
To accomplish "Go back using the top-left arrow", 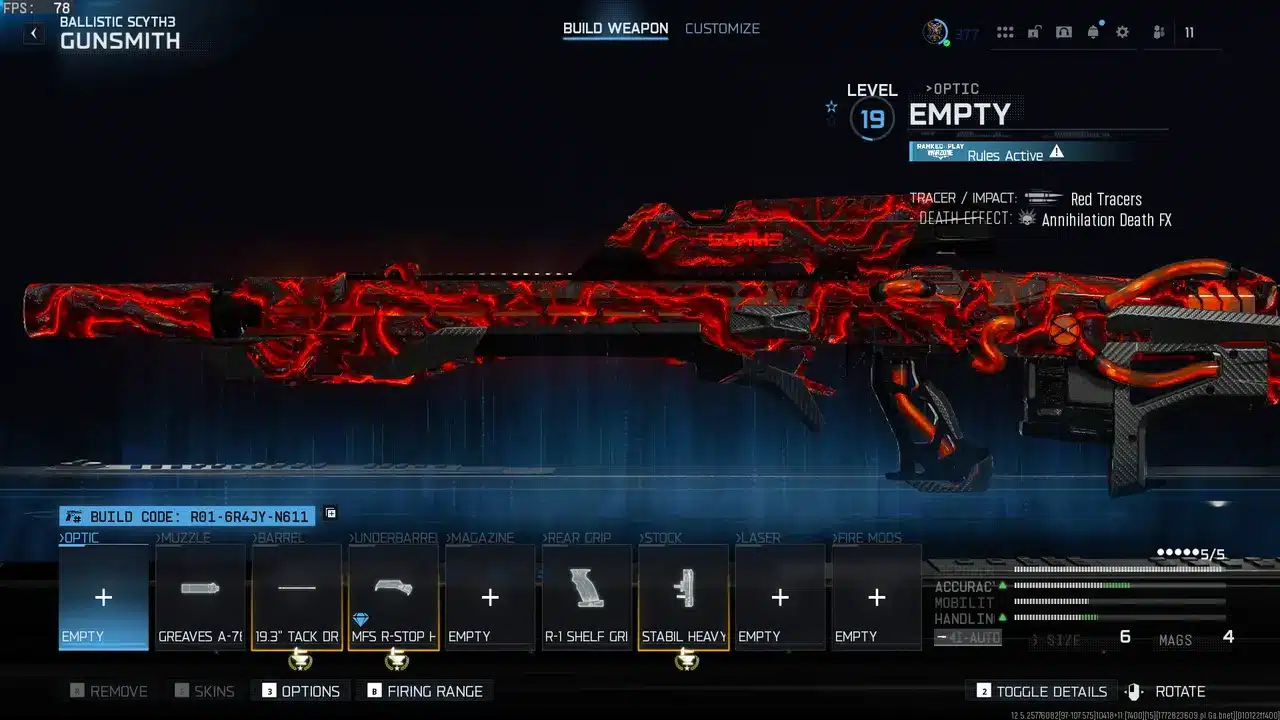I will [x=33, y=33].
